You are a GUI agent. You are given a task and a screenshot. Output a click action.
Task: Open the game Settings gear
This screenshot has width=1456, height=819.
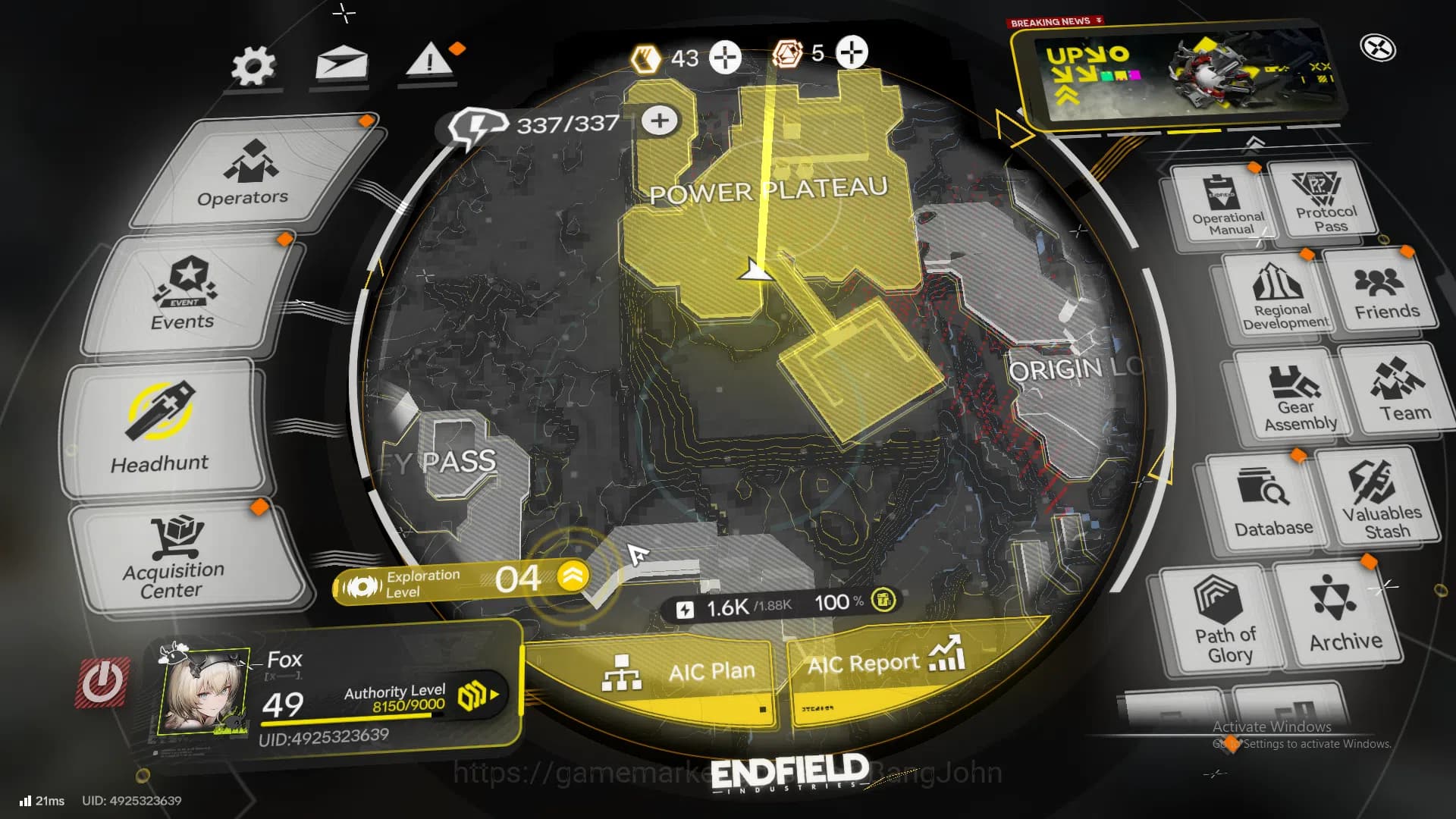coord(253,64)
